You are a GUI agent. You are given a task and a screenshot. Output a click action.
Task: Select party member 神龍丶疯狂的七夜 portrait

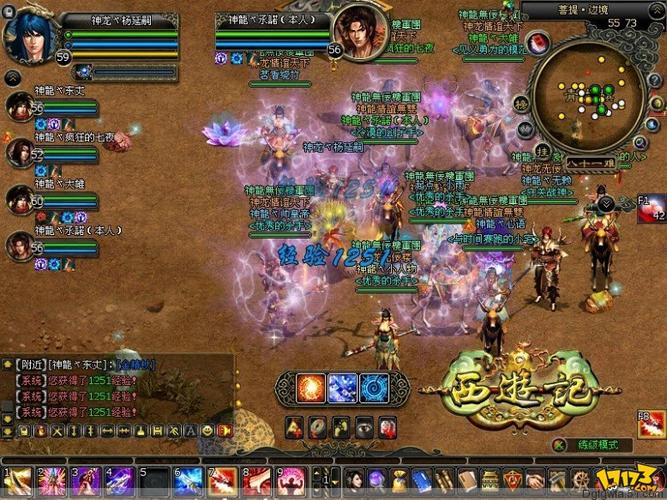pos(19,153)
